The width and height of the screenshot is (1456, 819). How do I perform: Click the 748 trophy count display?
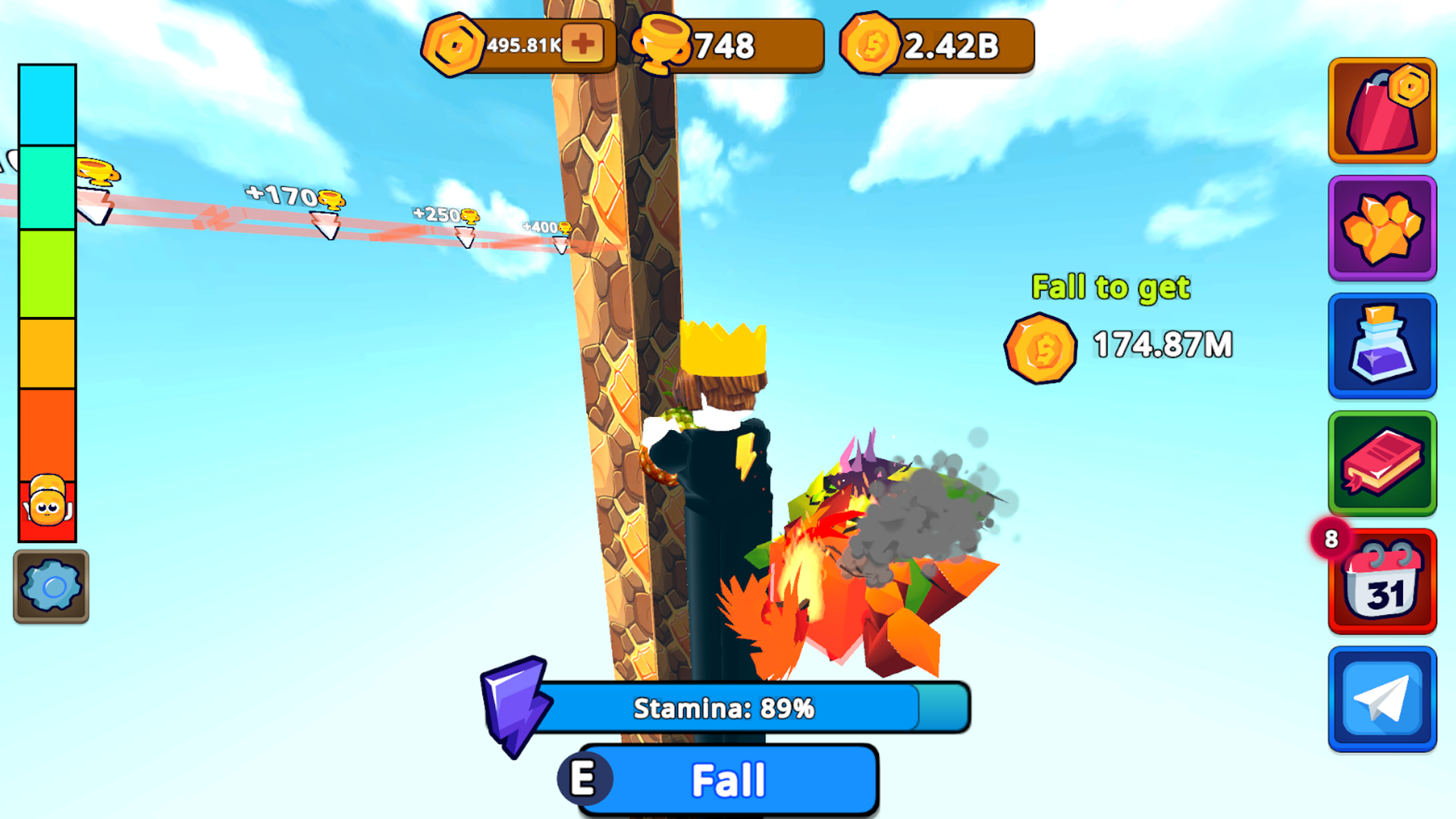click(724, 47)
